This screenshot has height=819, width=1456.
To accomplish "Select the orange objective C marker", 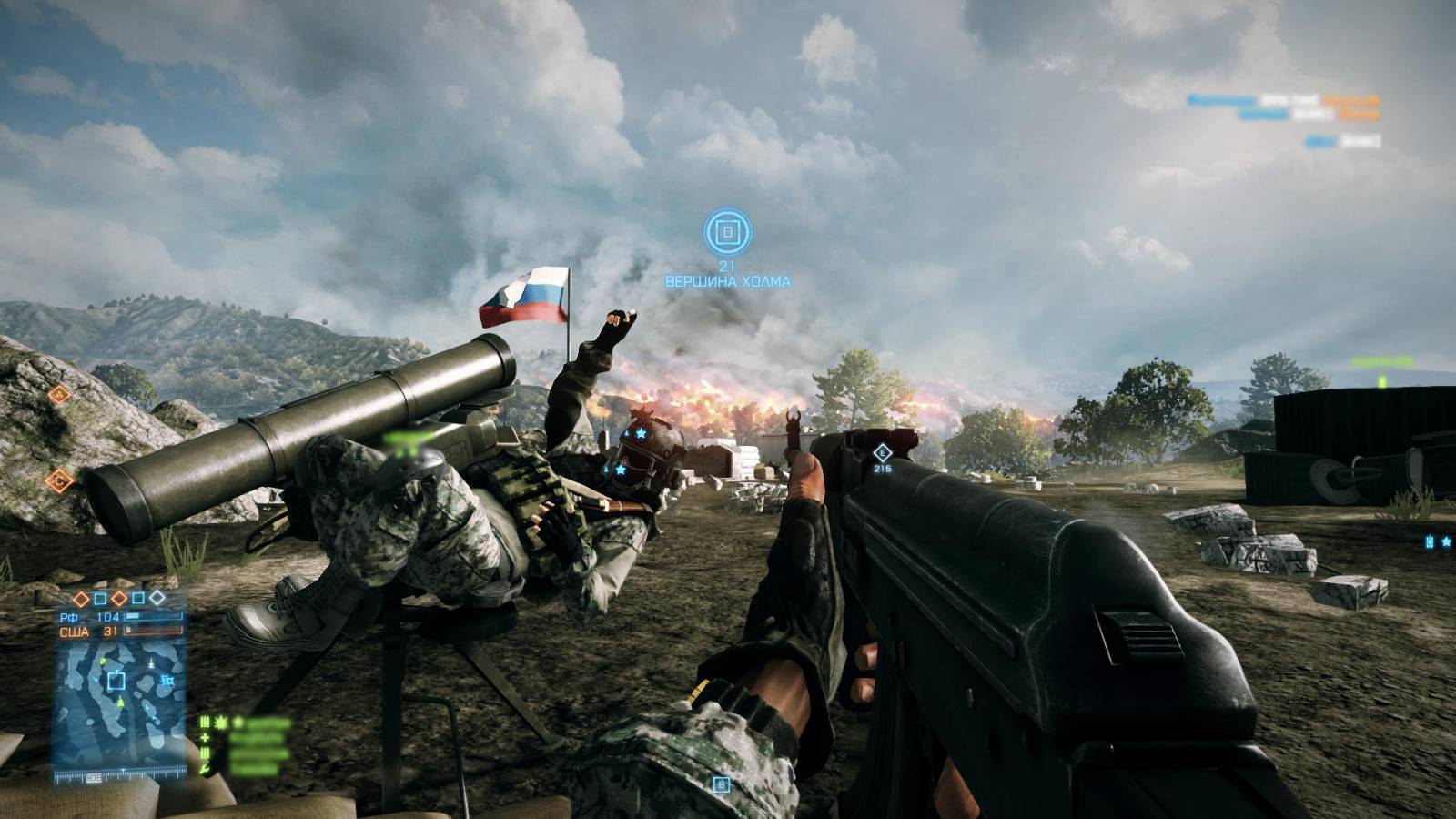I will (x=59, y=480).
